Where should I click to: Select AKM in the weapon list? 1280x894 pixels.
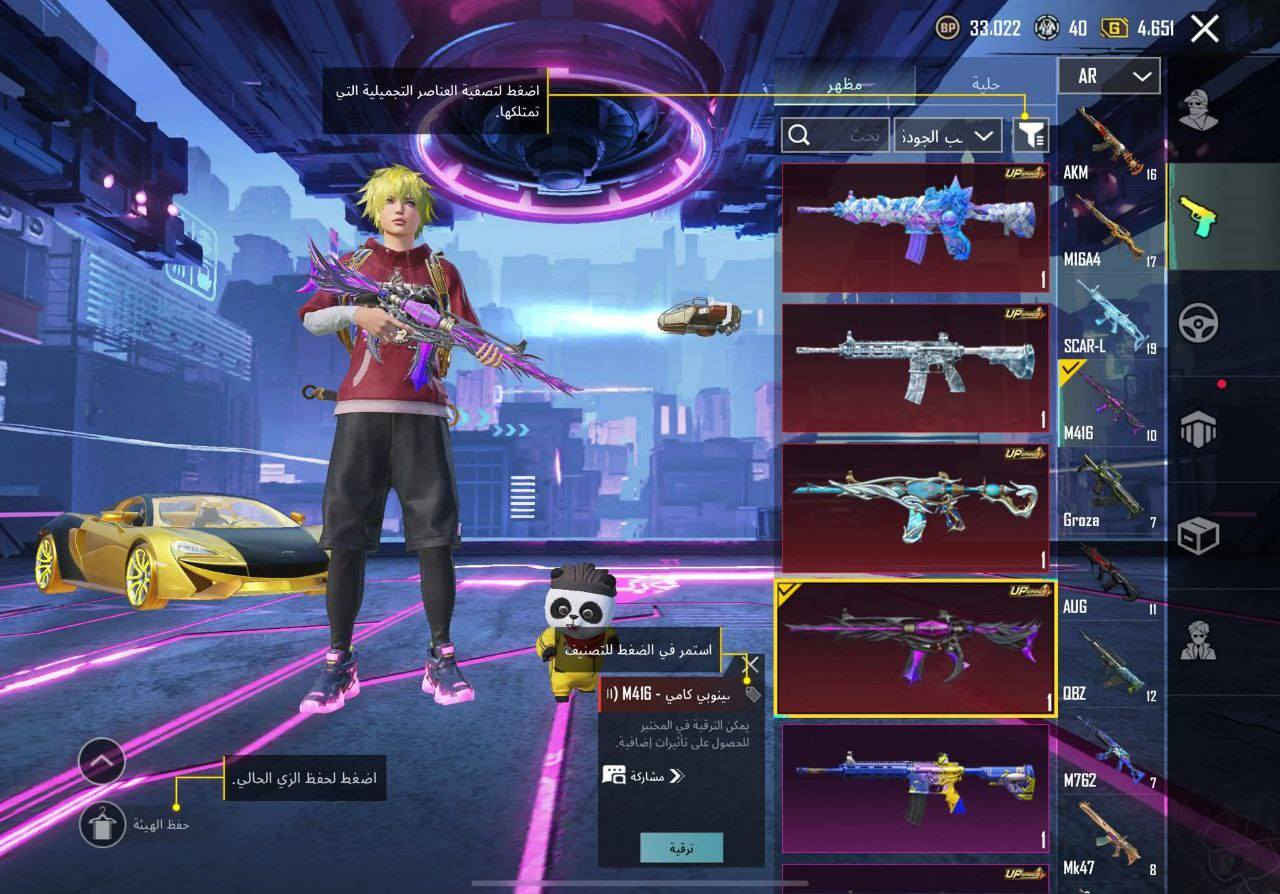pos(1110,147)
